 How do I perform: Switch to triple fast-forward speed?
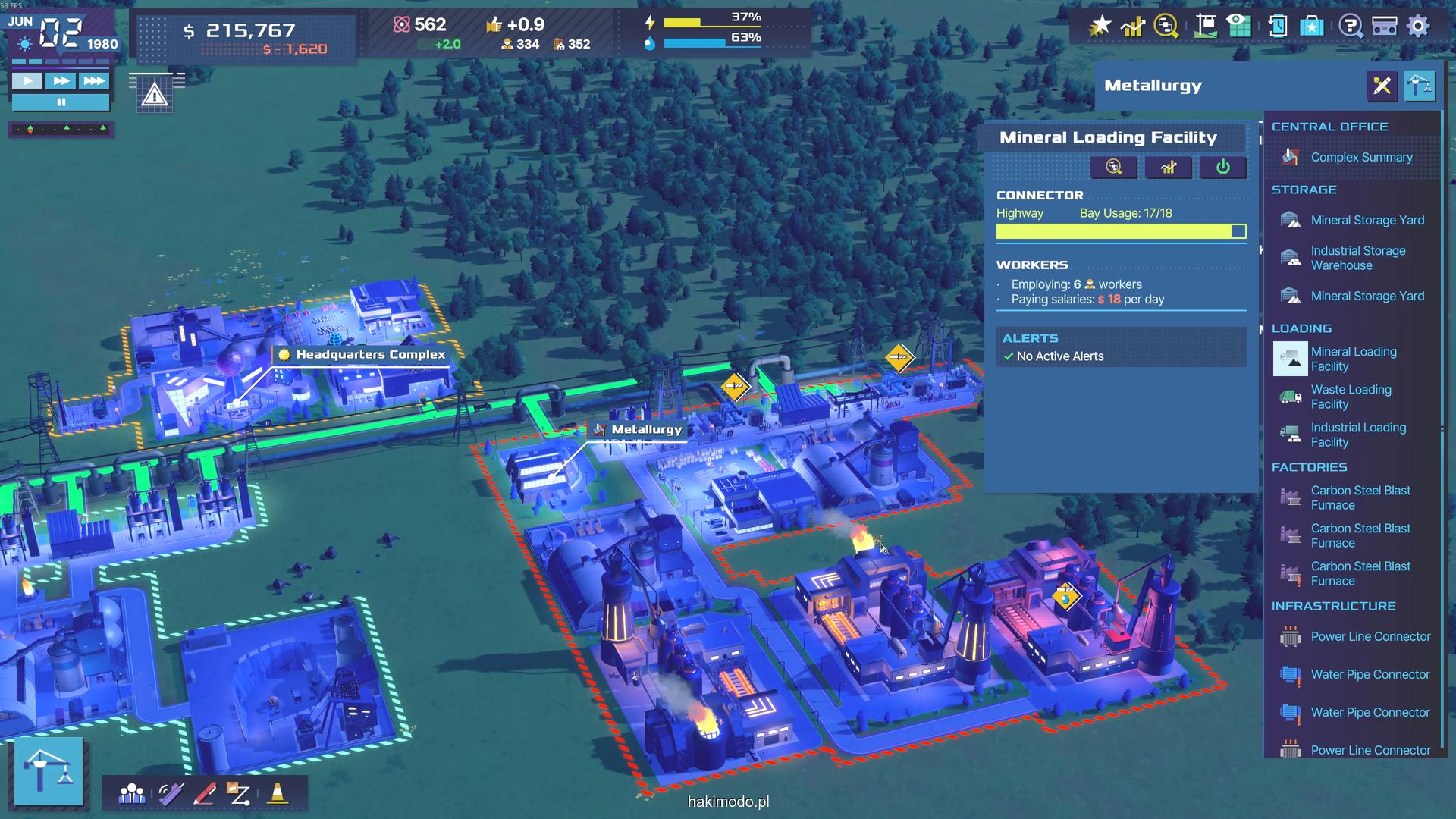point(94,81)
